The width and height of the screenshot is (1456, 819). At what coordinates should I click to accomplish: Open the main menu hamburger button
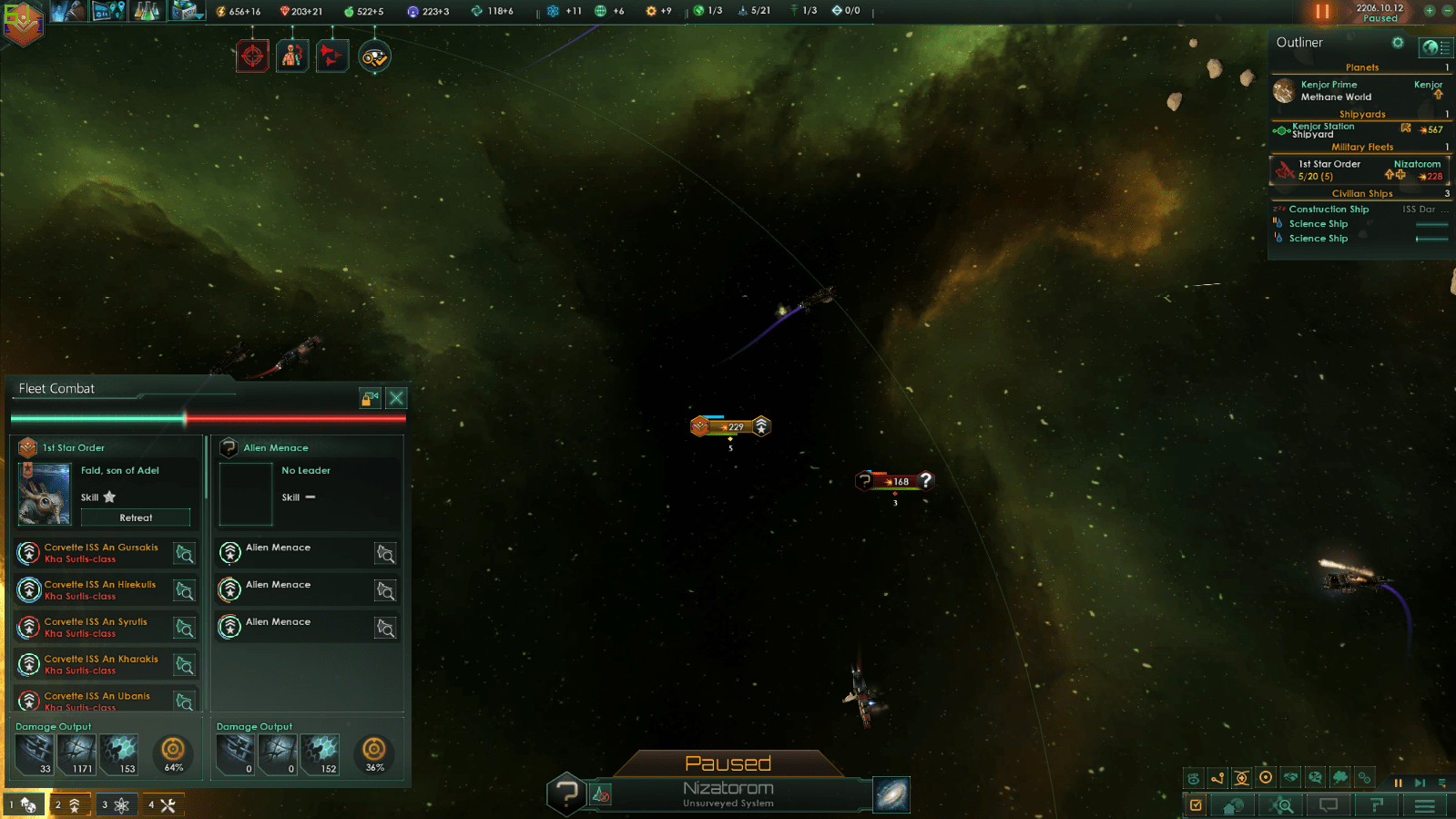click(1425, 805)
